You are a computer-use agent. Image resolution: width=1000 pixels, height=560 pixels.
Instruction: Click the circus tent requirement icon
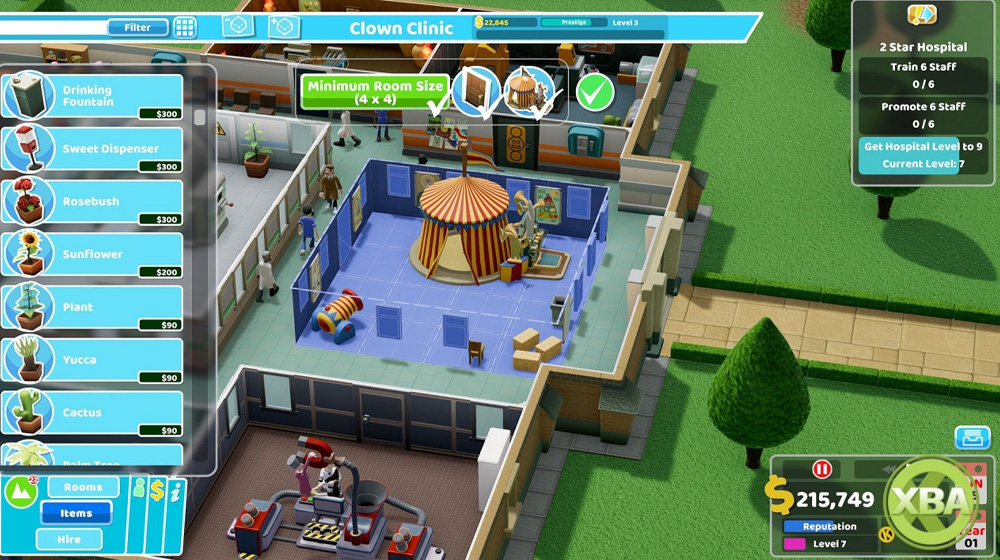pyautogui.click(x=527, y=91)
